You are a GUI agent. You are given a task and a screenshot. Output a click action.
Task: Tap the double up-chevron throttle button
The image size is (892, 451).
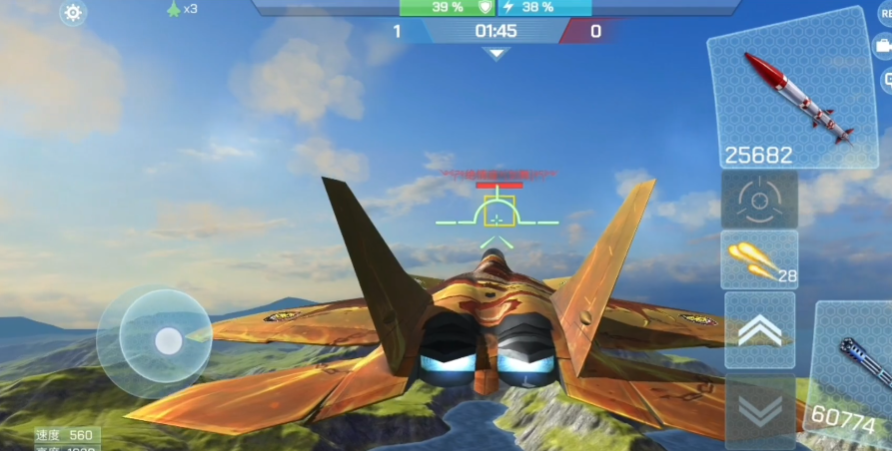click(x=759, y=330)
